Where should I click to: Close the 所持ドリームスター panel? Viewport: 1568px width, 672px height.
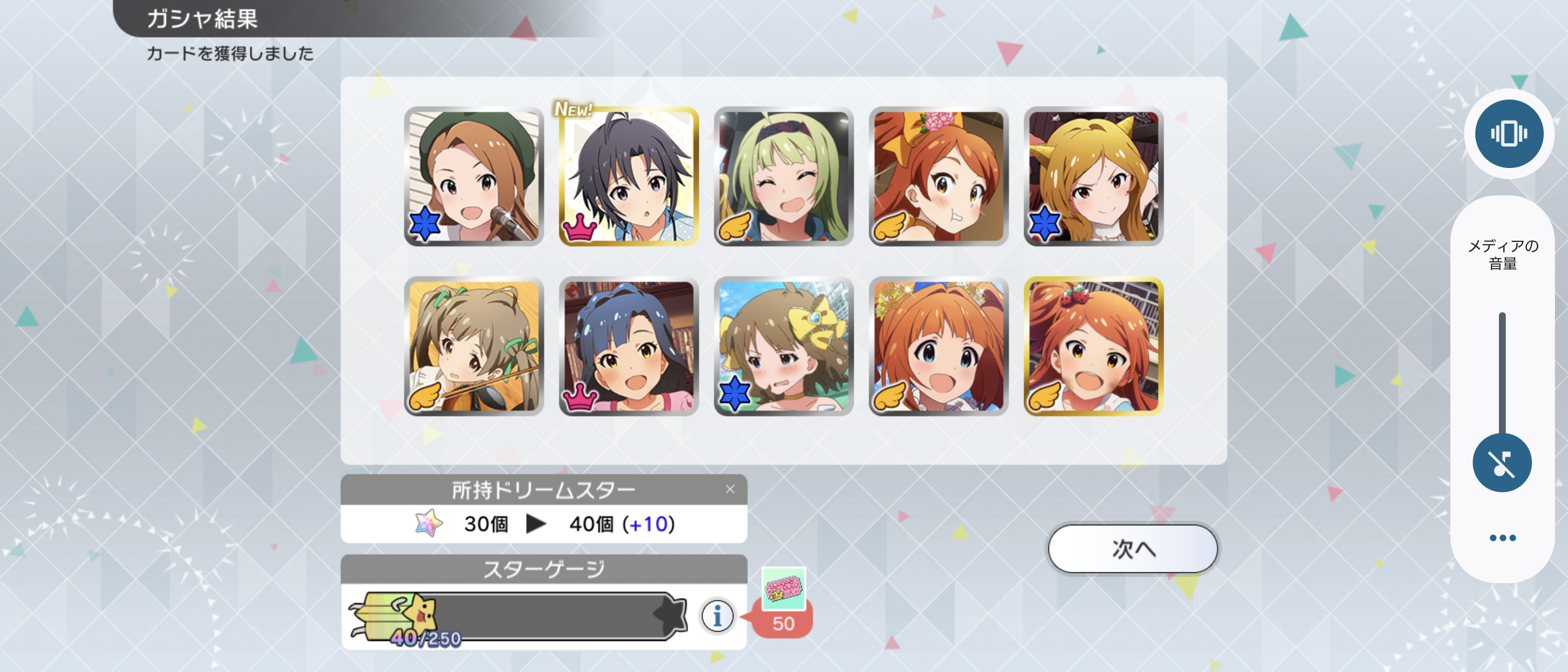click(730, 490)
